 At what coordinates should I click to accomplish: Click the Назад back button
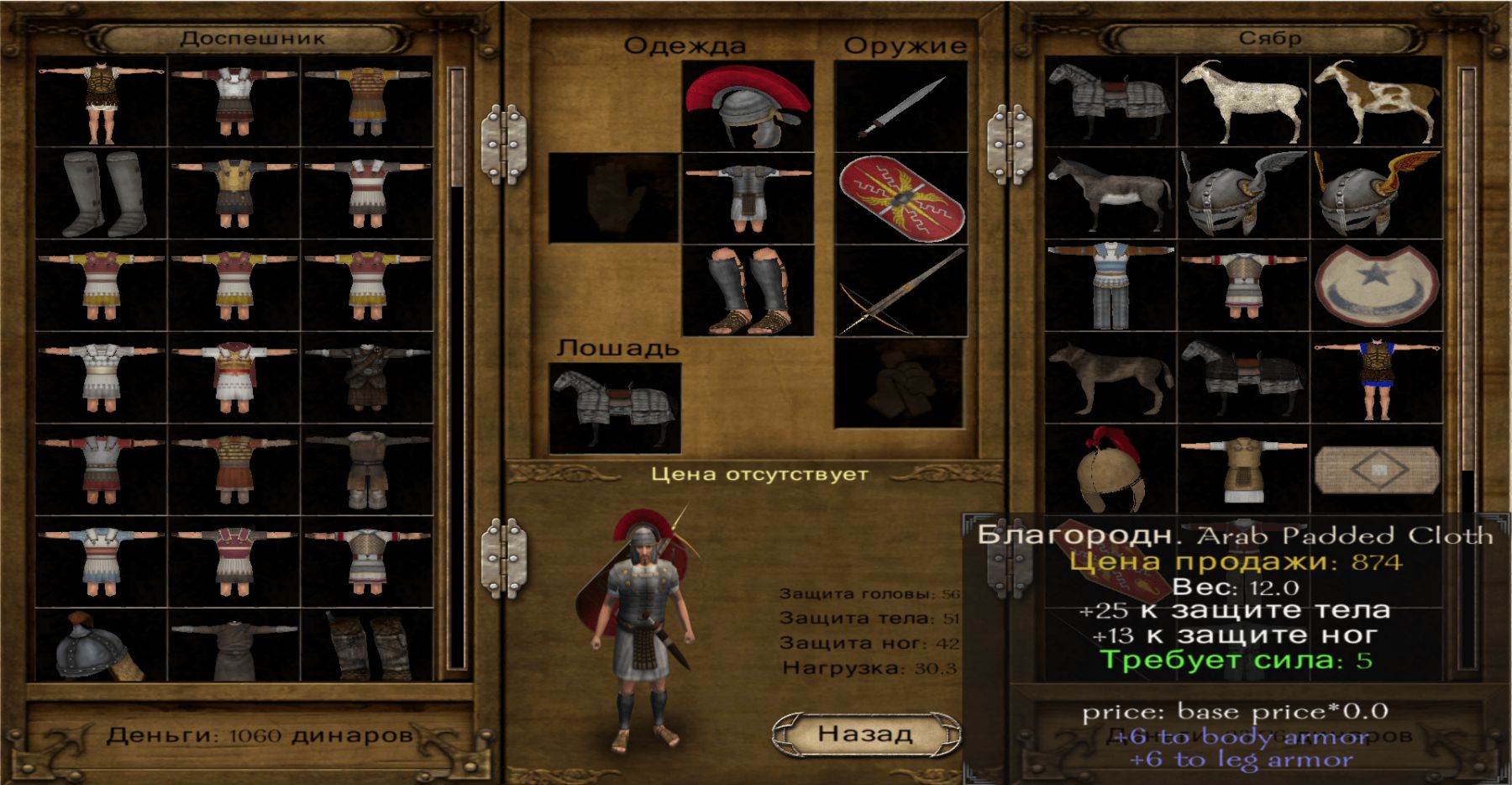pyautogui.click(x=865, y=734)
